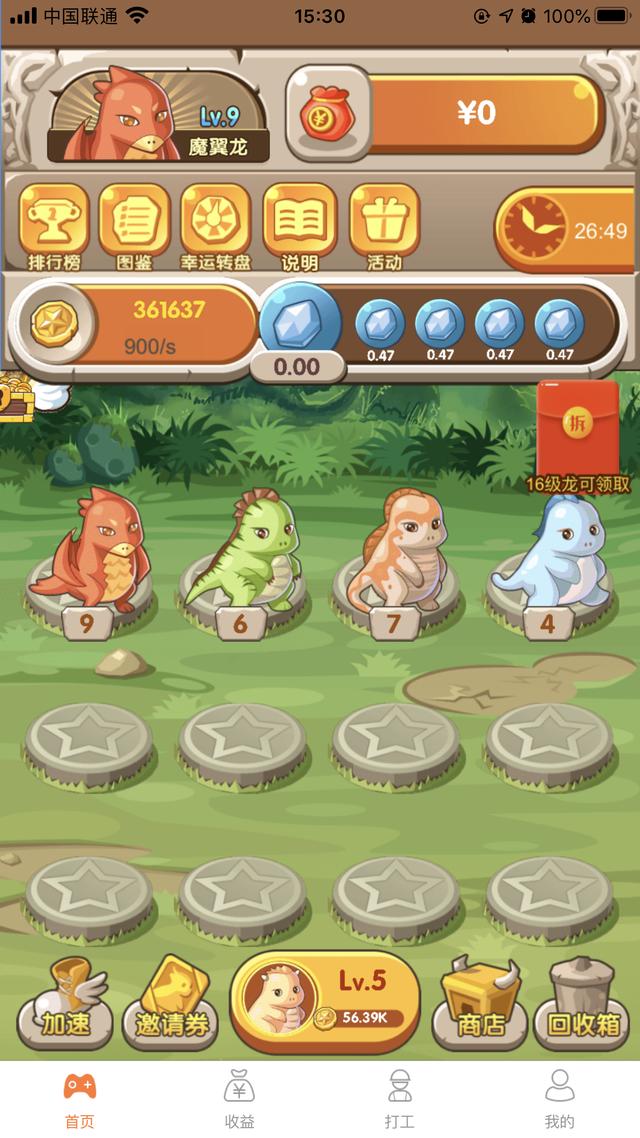640x1138 pixels.
Task: Open the 图鉴 dragon encyclopedia
Action: (x=134, y=227)
